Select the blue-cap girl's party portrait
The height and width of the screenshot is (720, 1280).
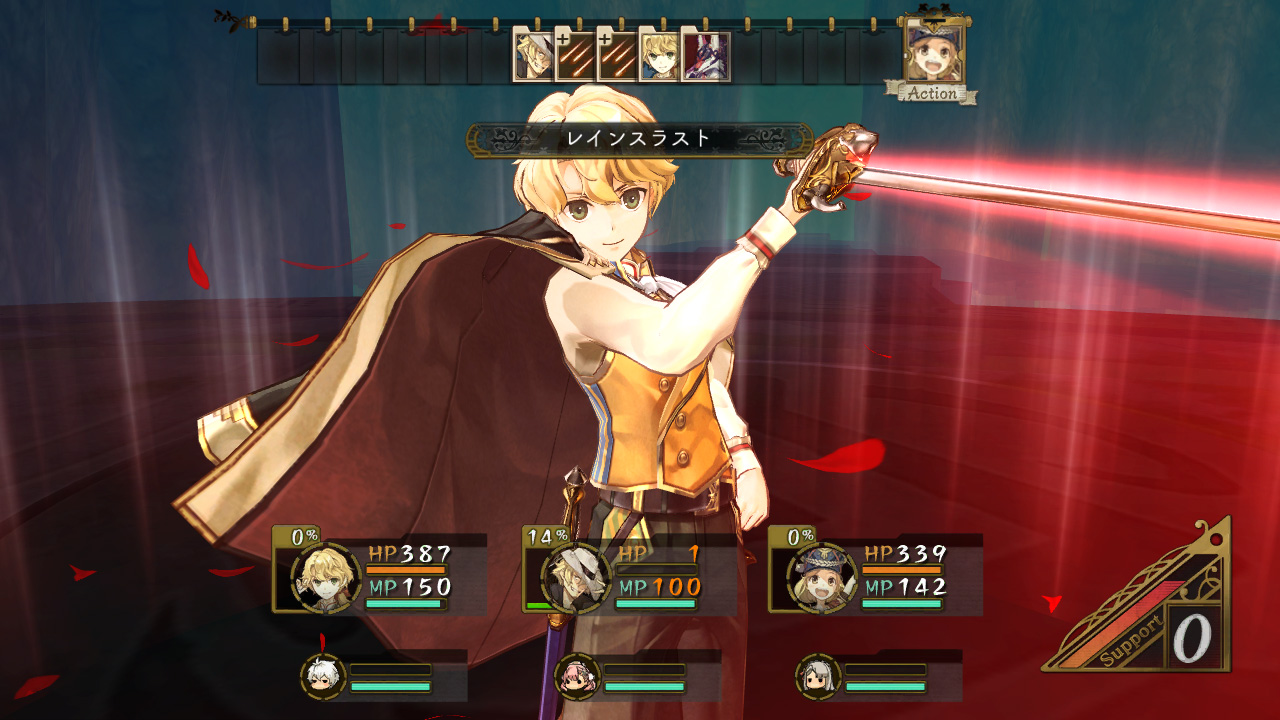[x=822, y=577]
